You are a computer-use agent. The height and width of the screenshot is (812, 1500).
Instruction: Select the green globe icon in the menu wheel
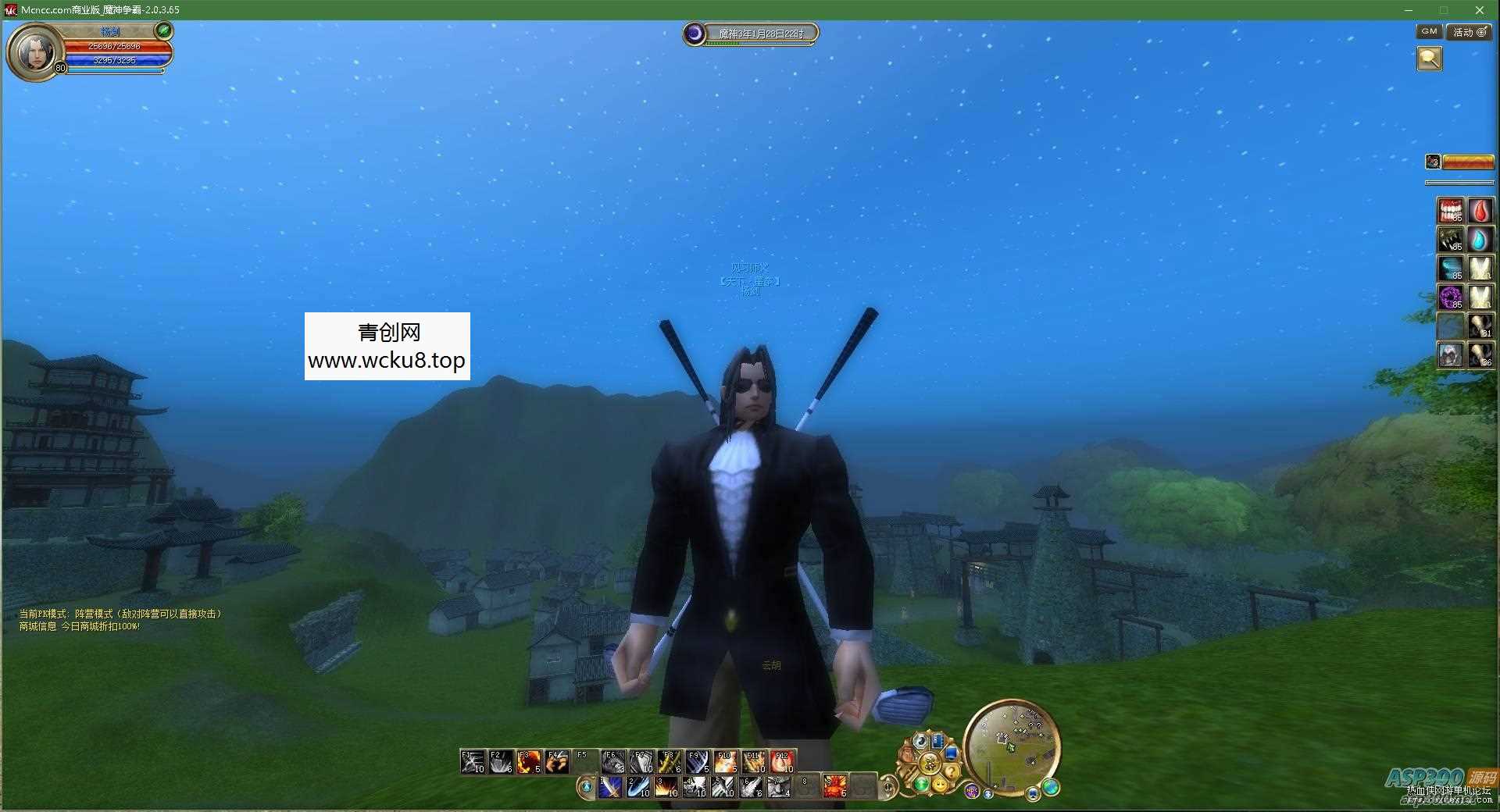922,785
